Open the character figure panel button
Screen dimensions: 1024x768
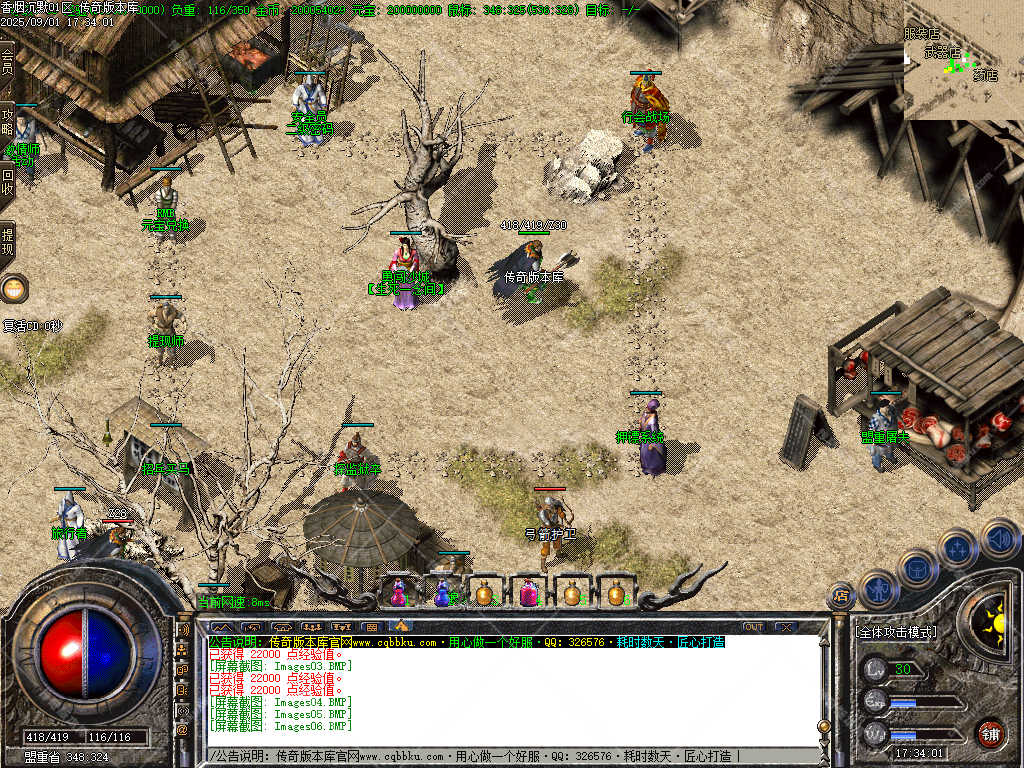(x=878, y=588)
